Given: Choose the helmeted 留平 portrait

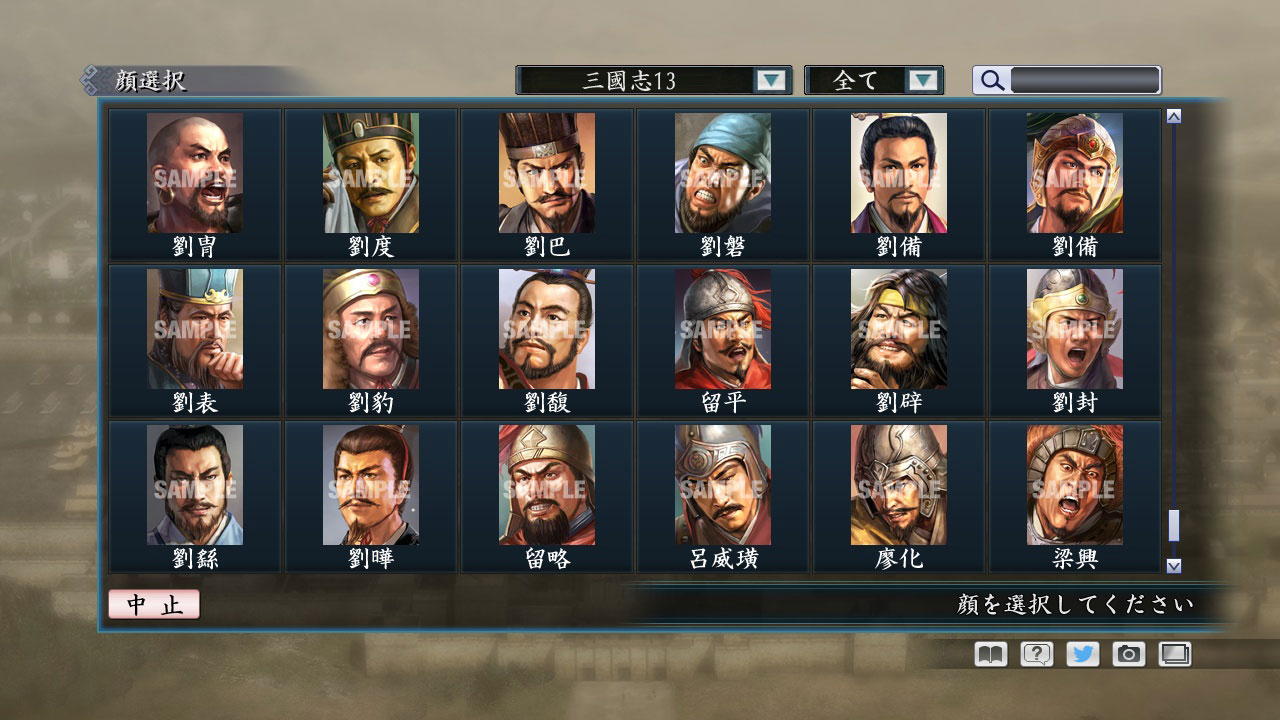Looking at the screenshot, I should point(720,328).
